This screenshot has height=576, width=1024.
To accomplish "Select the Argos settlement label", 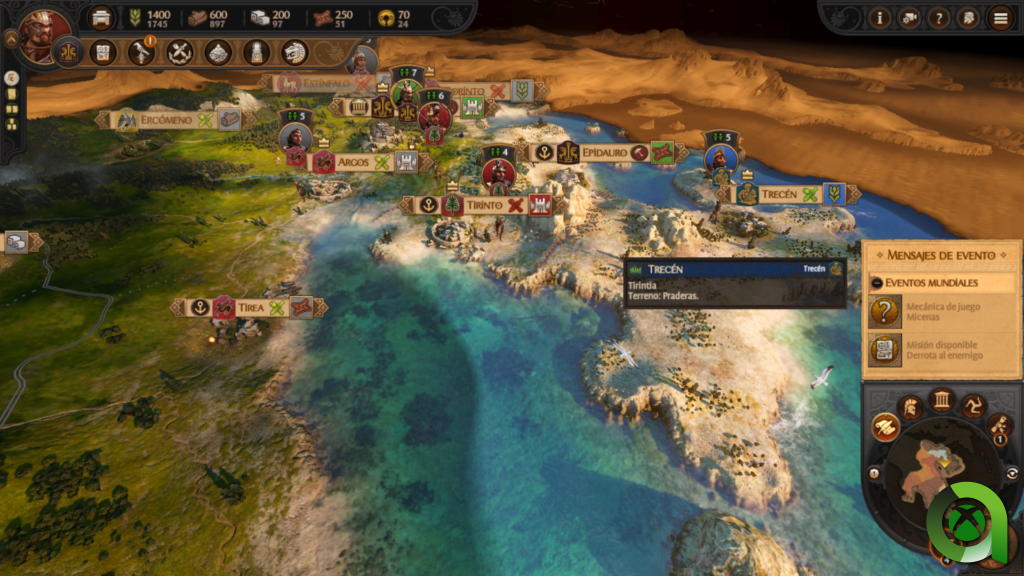I will (x=353, y=162).
